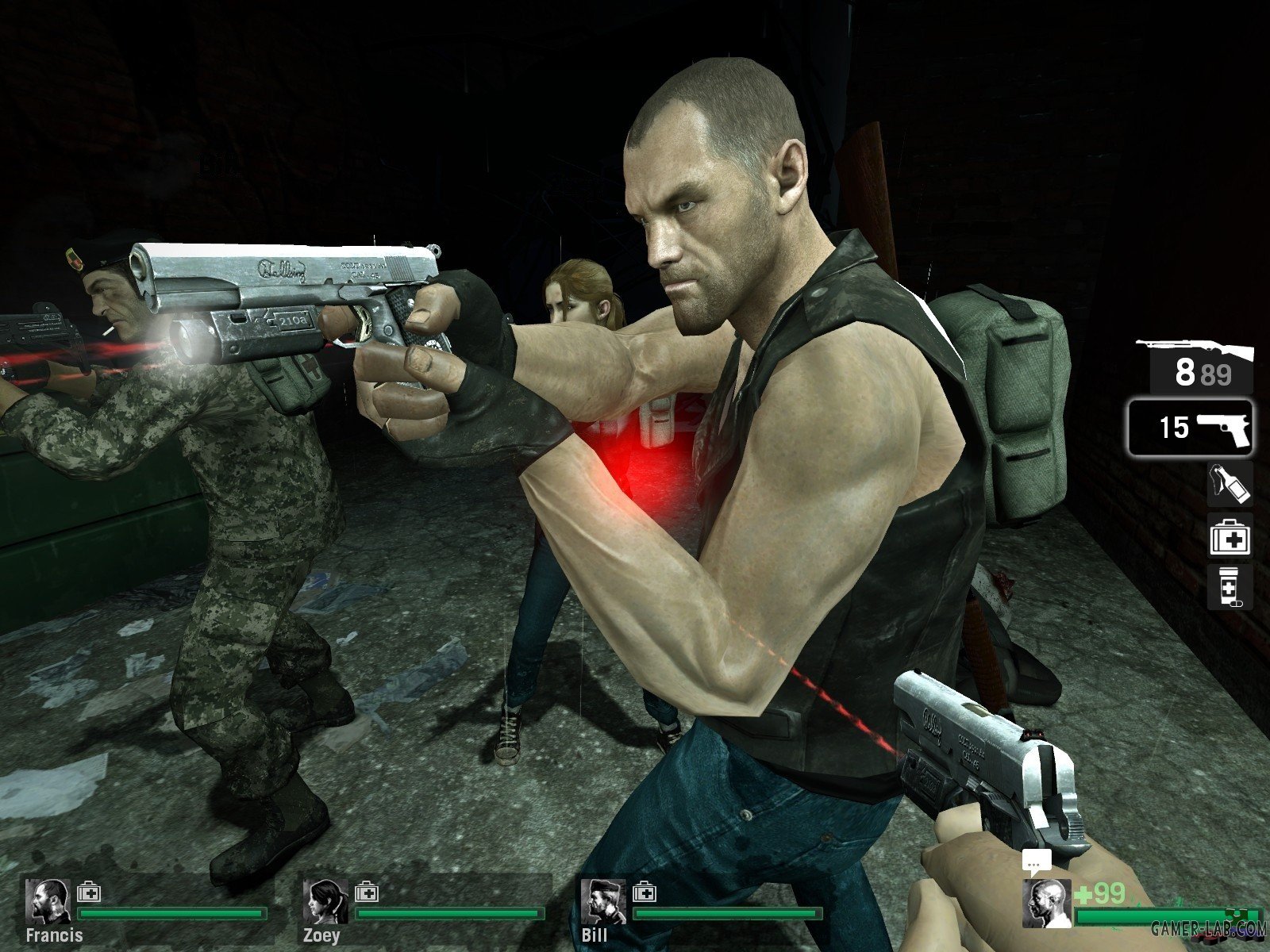The height and width of the screenshot is (952, 1270).
Task: Click Francis's teammate portrait
Action: click(48, 901)
